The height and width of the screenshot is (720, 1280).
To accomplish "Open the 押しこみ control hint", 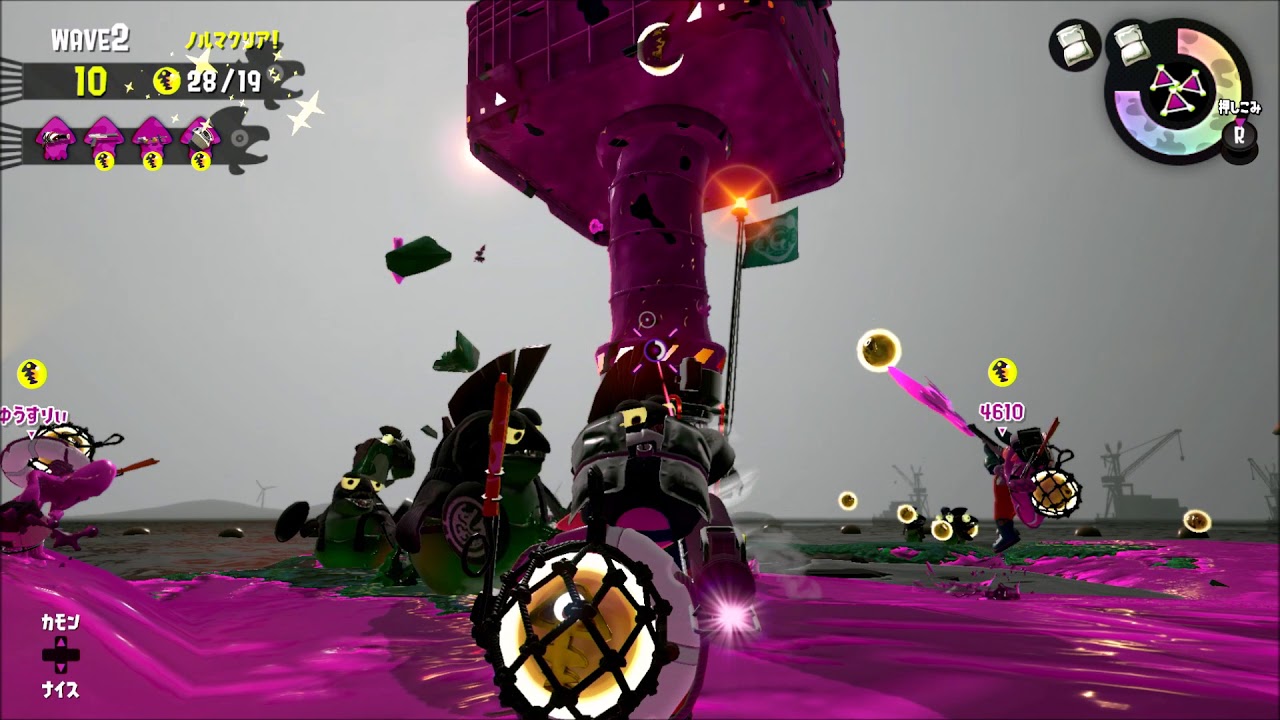I will (1240, 108).
